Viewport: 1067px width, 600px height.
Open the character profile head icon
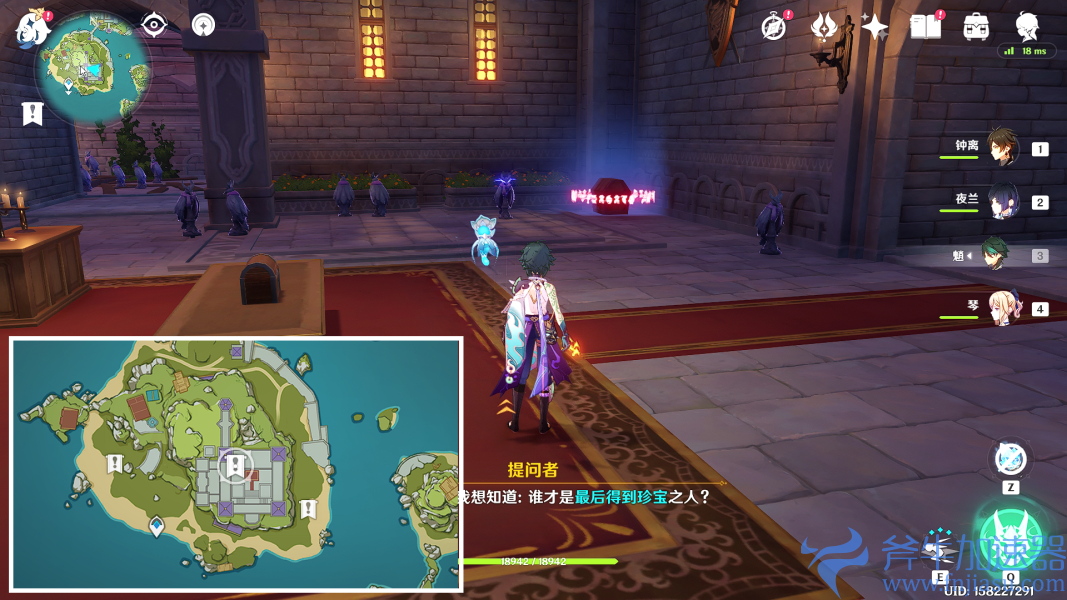1027,27
